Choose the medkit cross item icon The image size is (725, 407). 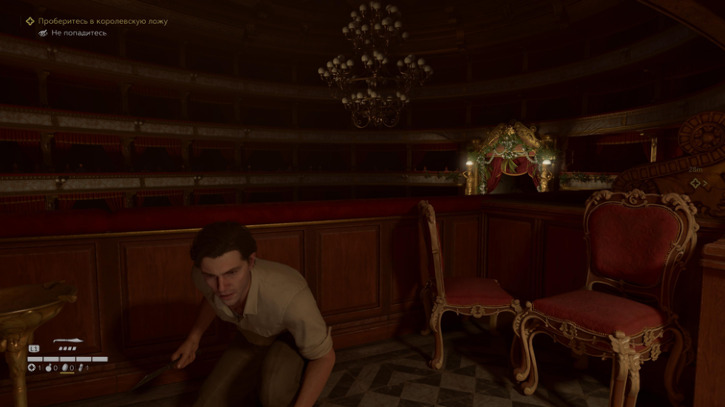(32, 368)
